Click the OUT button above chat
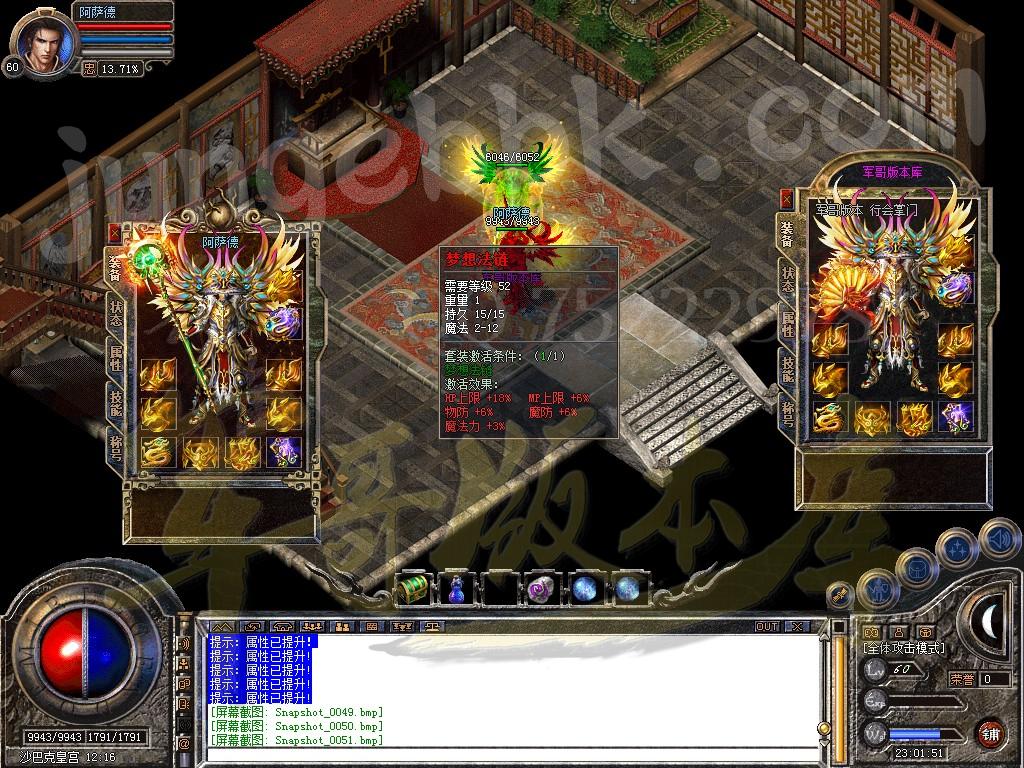Viewport: 1024px width, 768px height. 767,627
